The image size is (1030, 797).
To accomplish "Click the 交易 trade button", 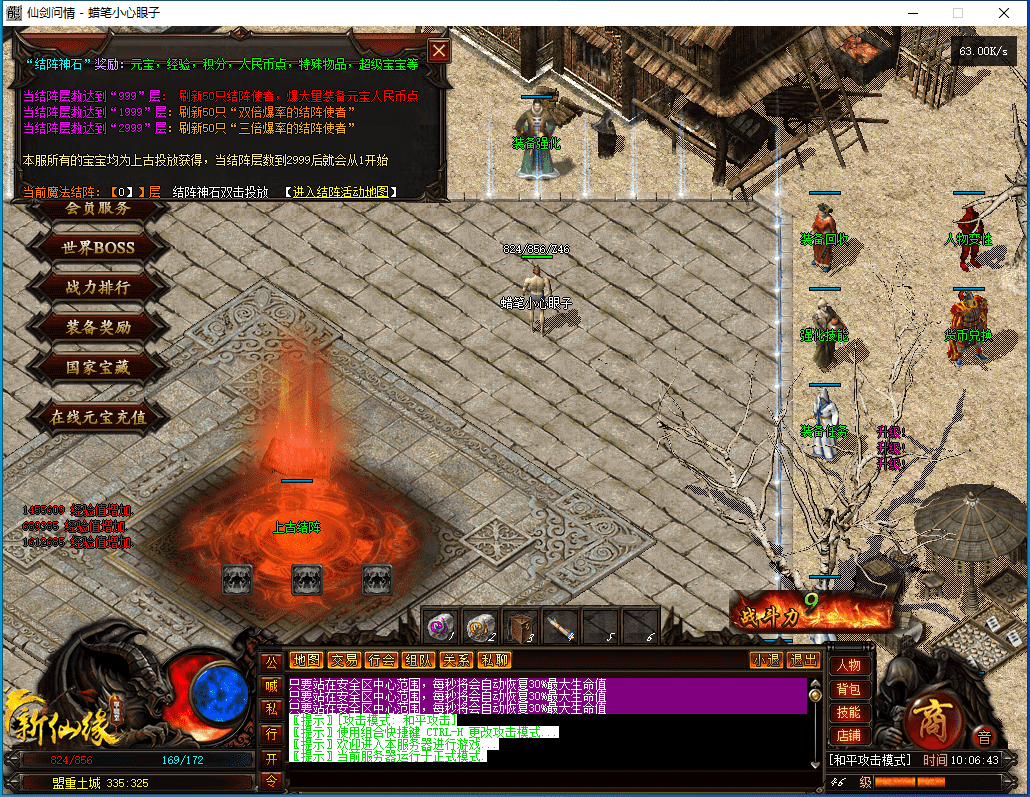I will (x=344, y=660).
